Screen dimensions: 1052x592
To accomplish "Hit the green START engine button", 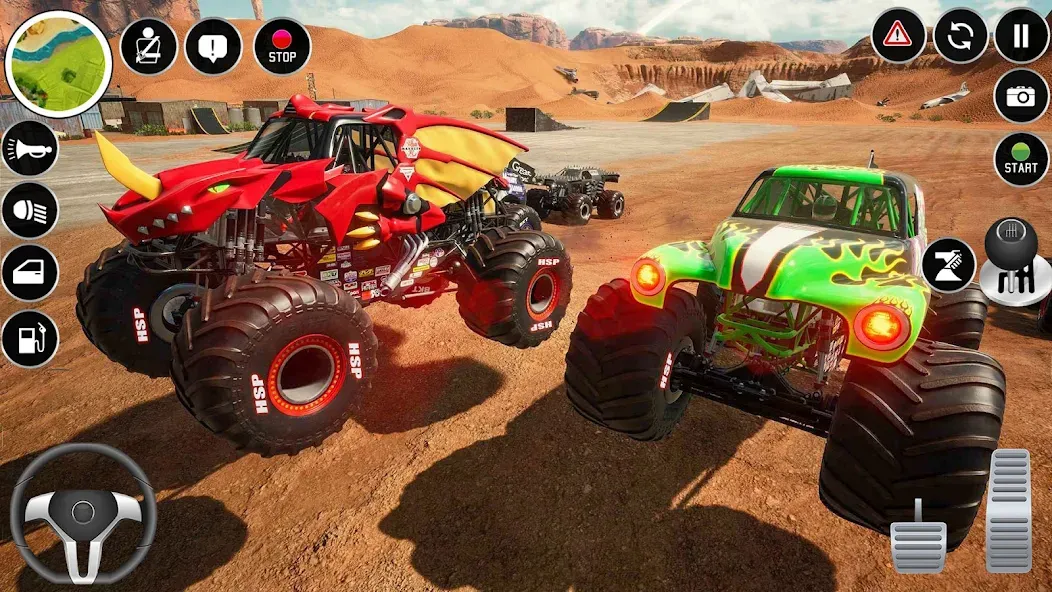I will pyautogui.click(x=1021, y=159).
